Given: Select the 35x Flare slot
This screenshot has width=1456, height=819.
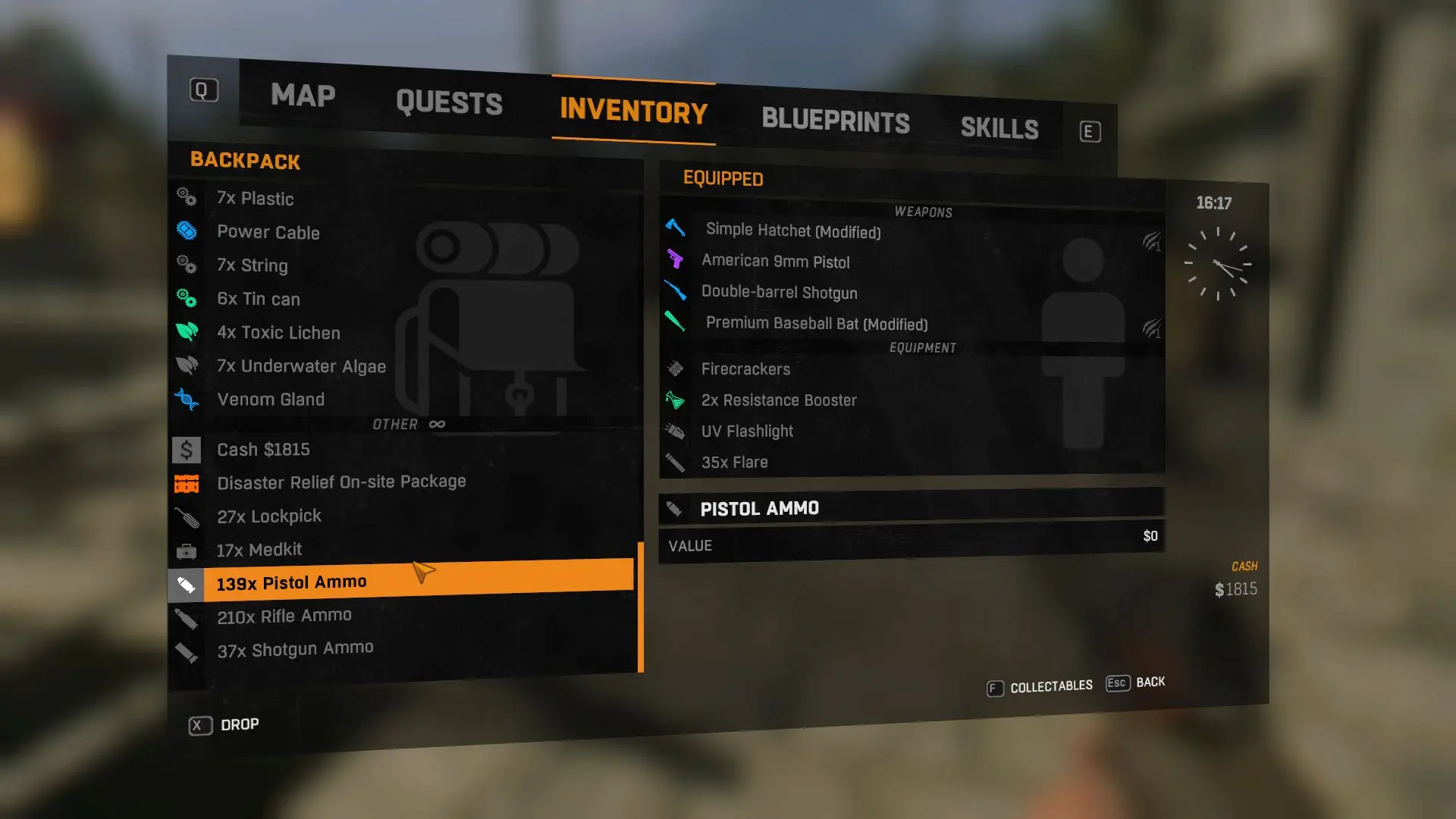Looking at the screenshot, I should (x=734, y=463).
